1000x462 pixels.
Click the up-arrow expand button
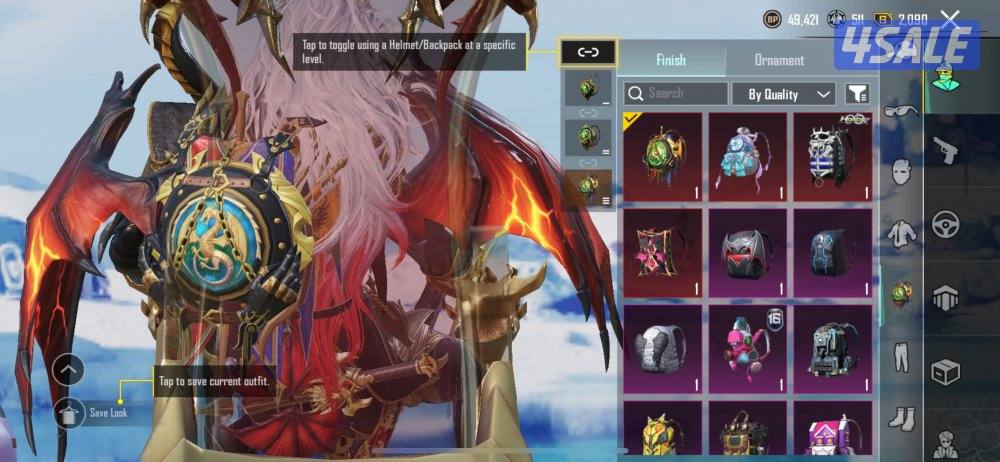point(69,370)
